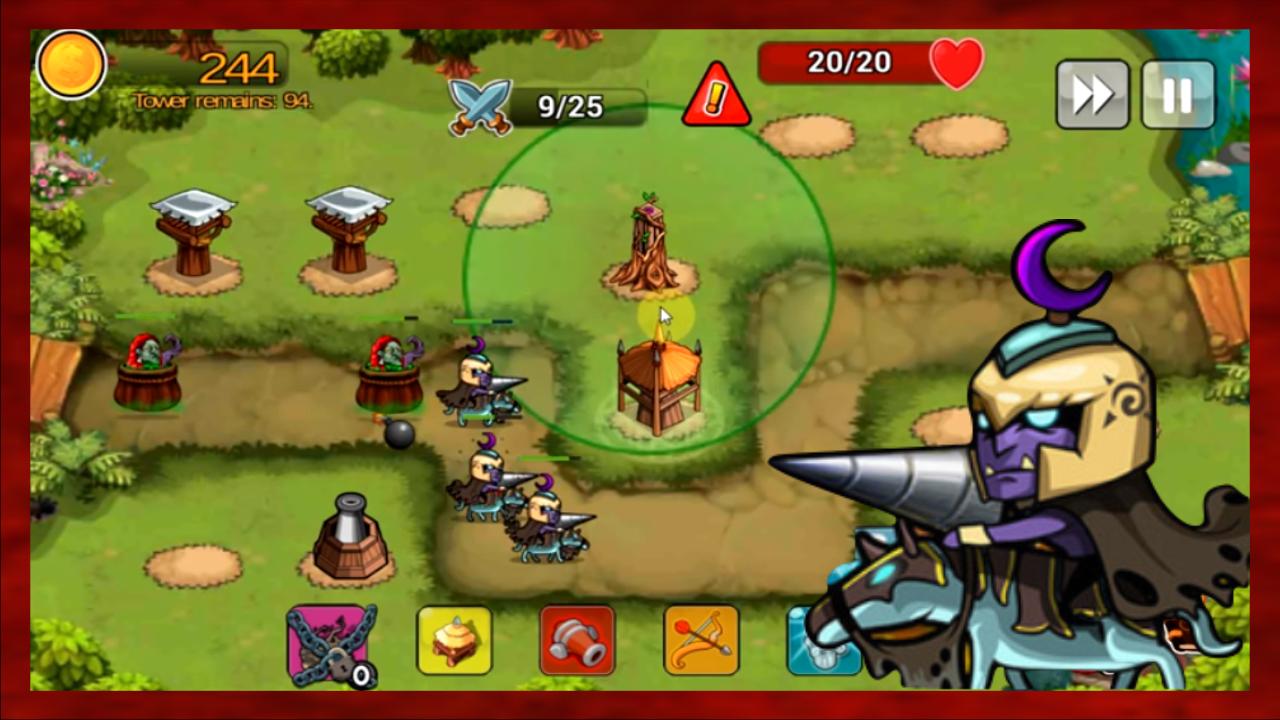Viewport: 1280px width, 720px height.
Task: Pick the bow and arrow tower icon
Action: coord(701,640)
